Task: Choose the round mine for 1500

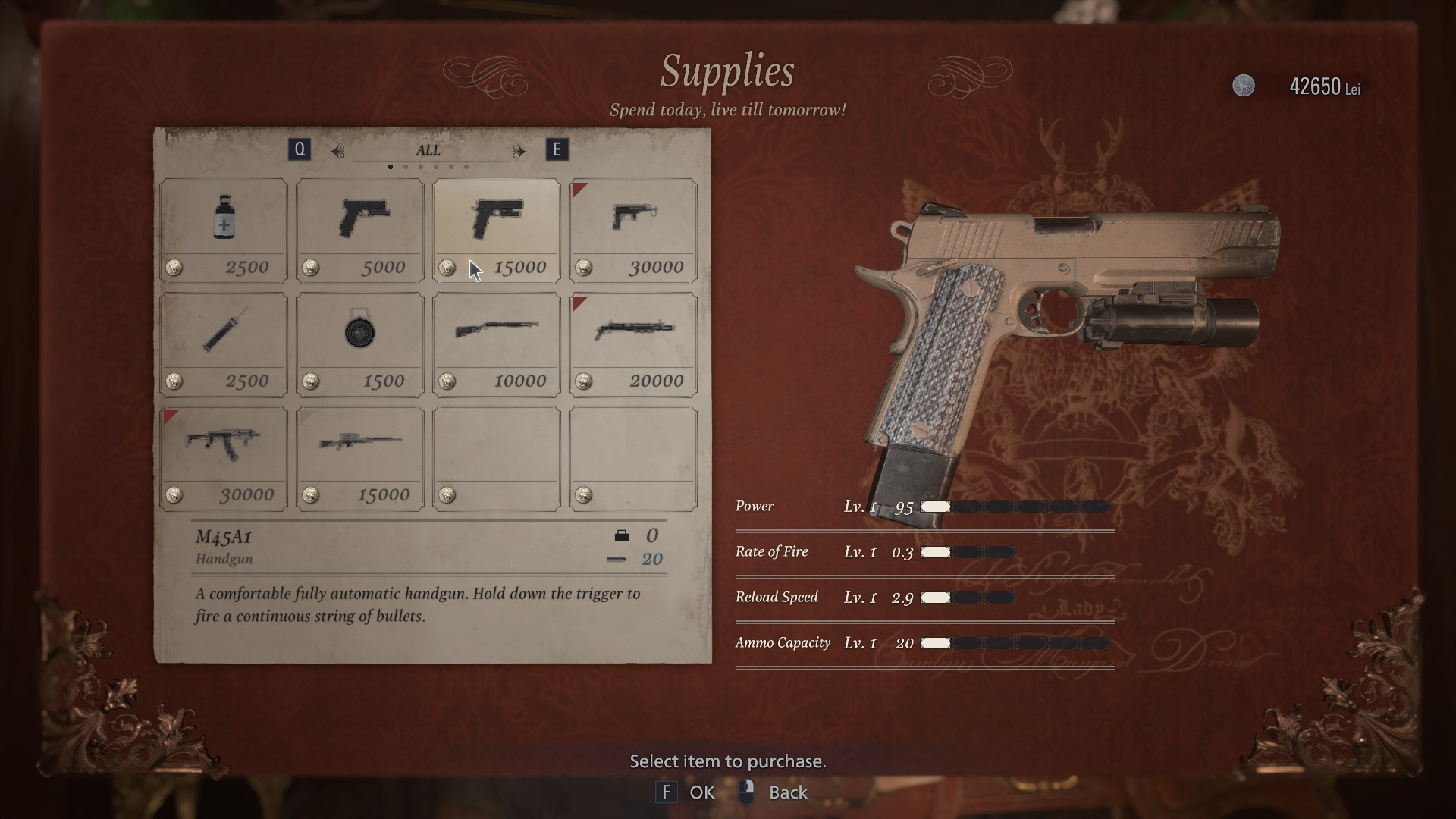Action: [x=360, y=344]
